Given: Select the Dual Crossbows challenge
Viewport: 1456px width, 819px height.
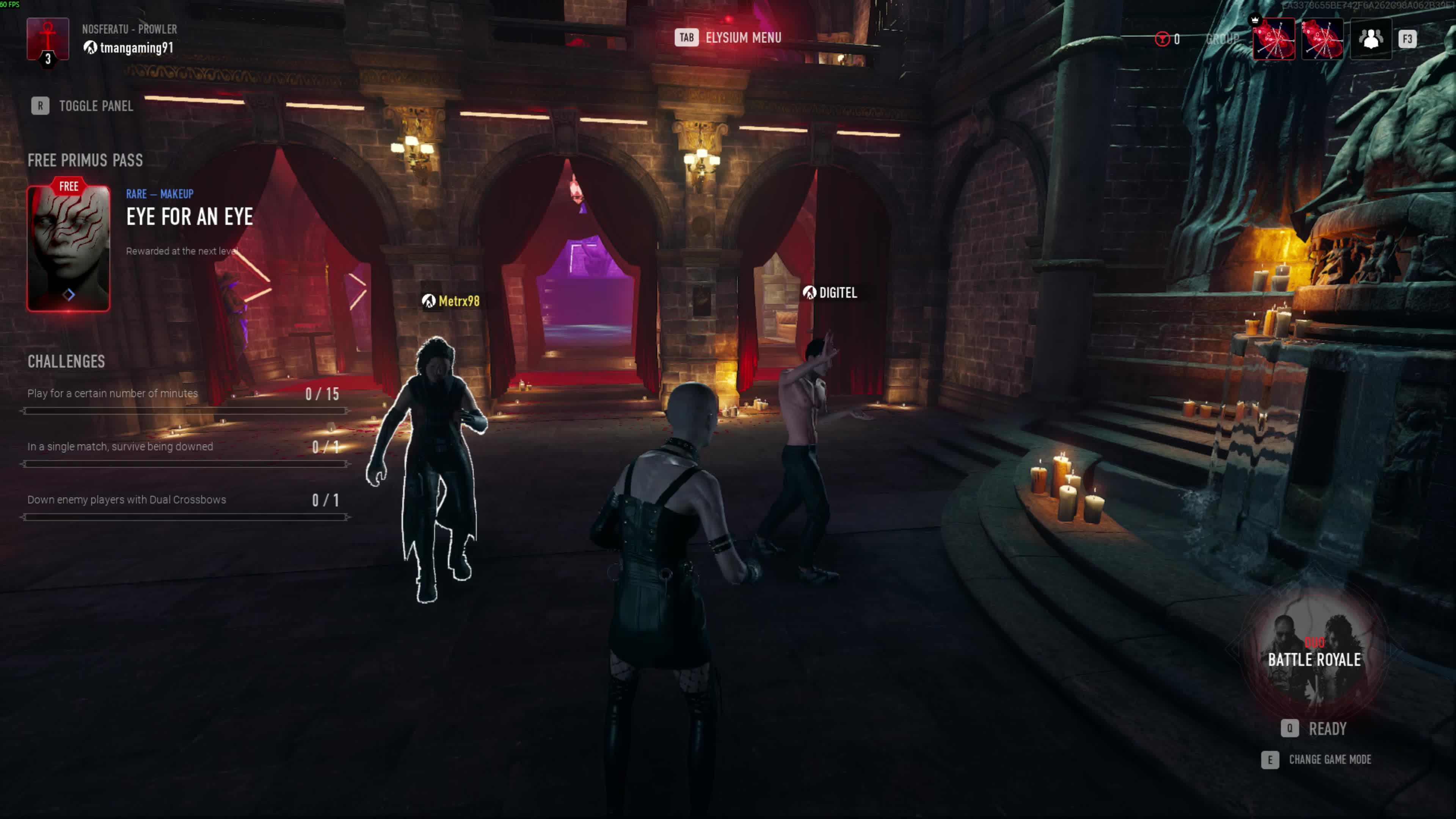Looking at the screenshot, I should click(x=184, y=500).
